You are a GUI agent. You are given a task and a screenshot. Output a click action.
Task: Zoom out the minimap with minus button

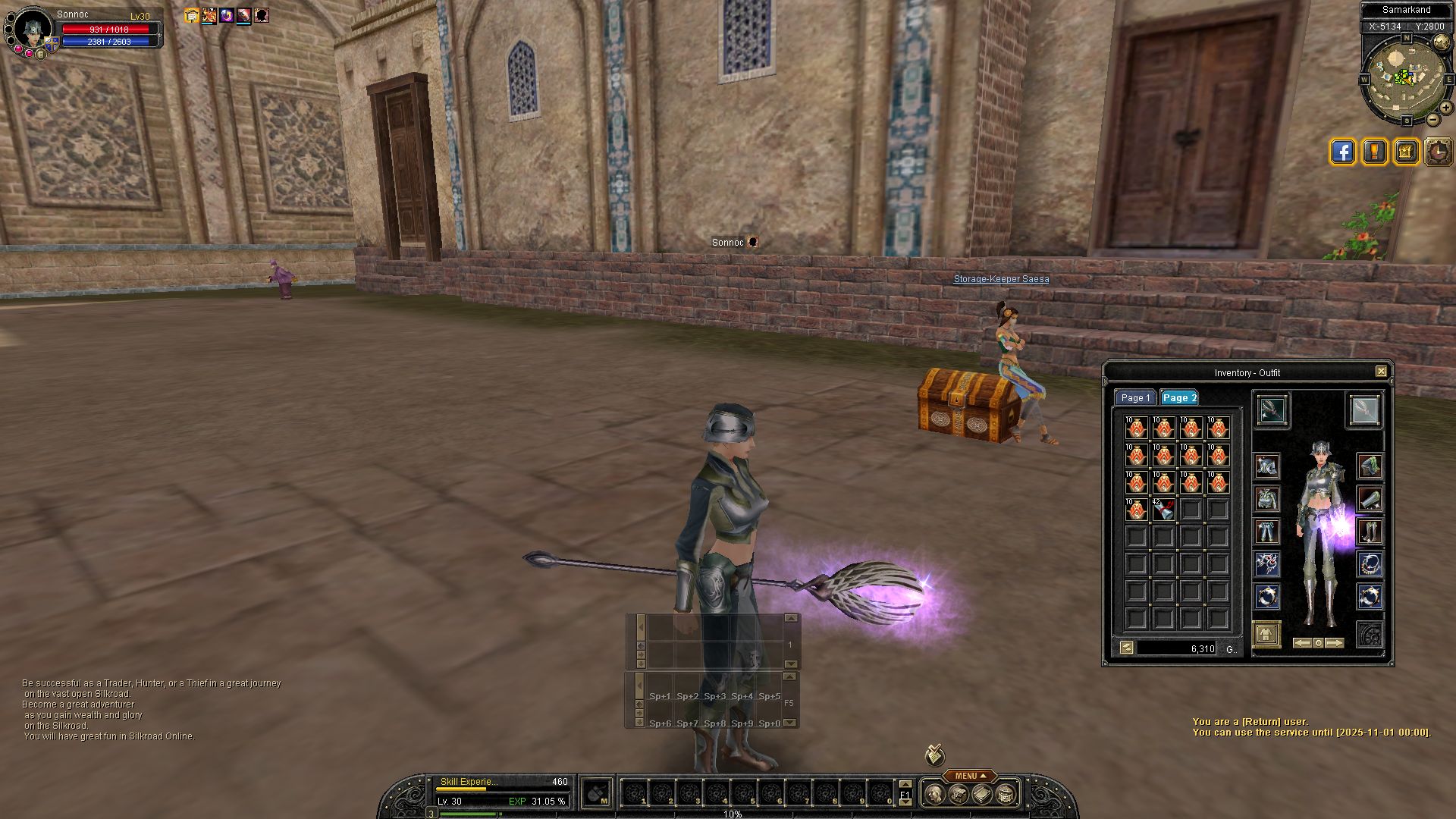coord(1433,120)
